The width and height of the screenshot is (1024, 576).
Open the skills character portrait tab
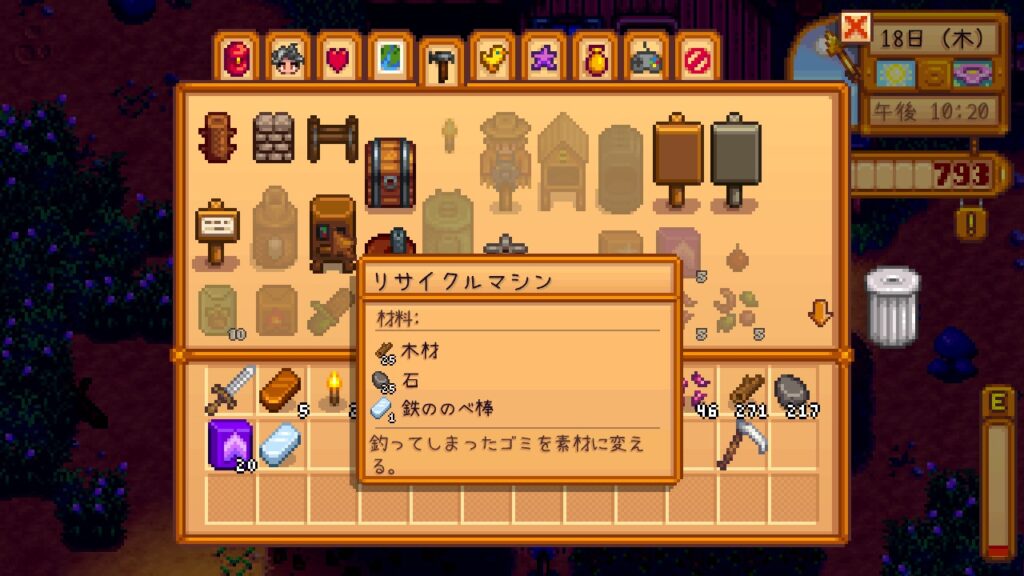click(x=287, y=58)
